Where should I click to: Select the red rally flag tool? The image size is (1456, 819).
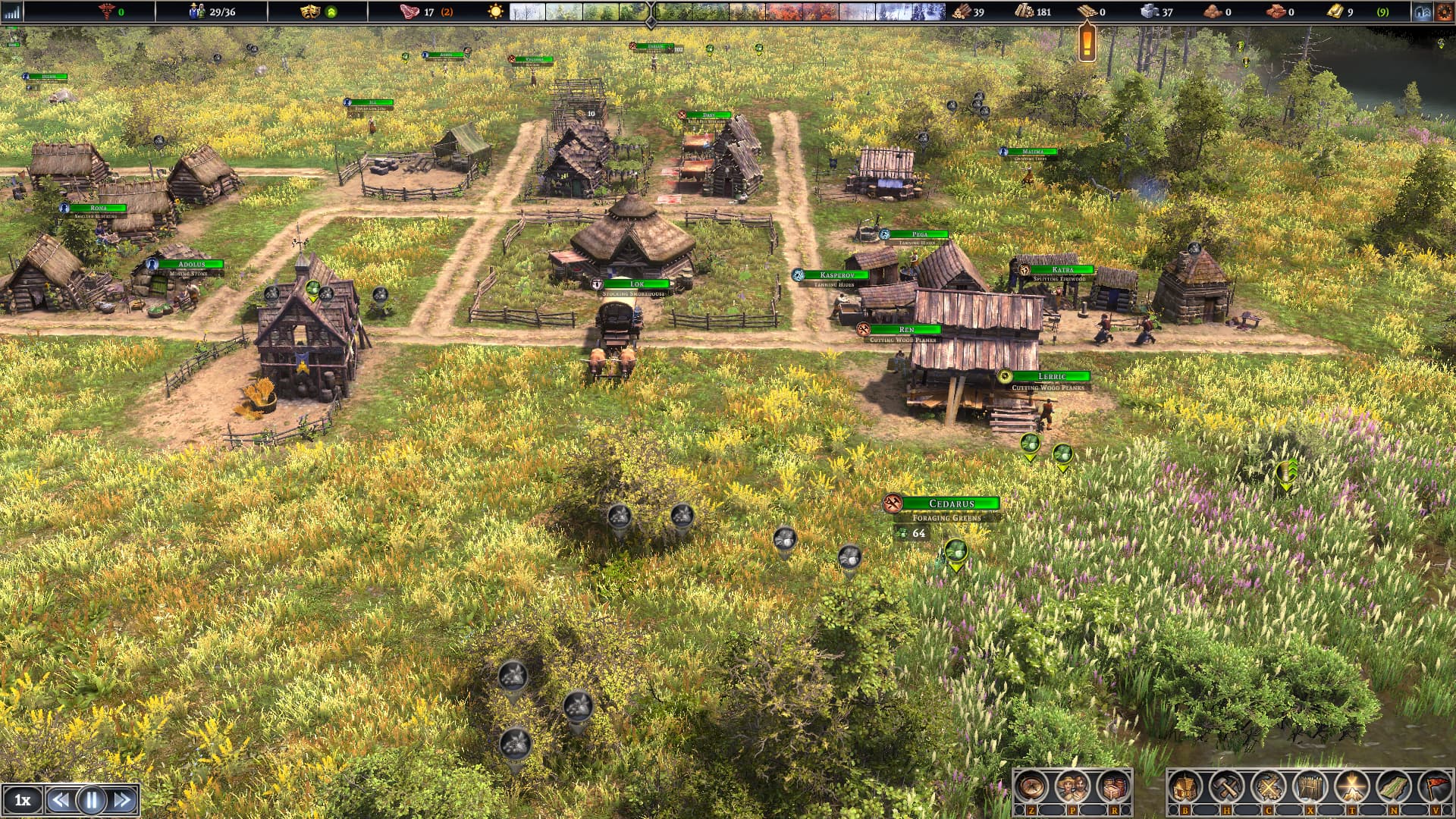1434,788
